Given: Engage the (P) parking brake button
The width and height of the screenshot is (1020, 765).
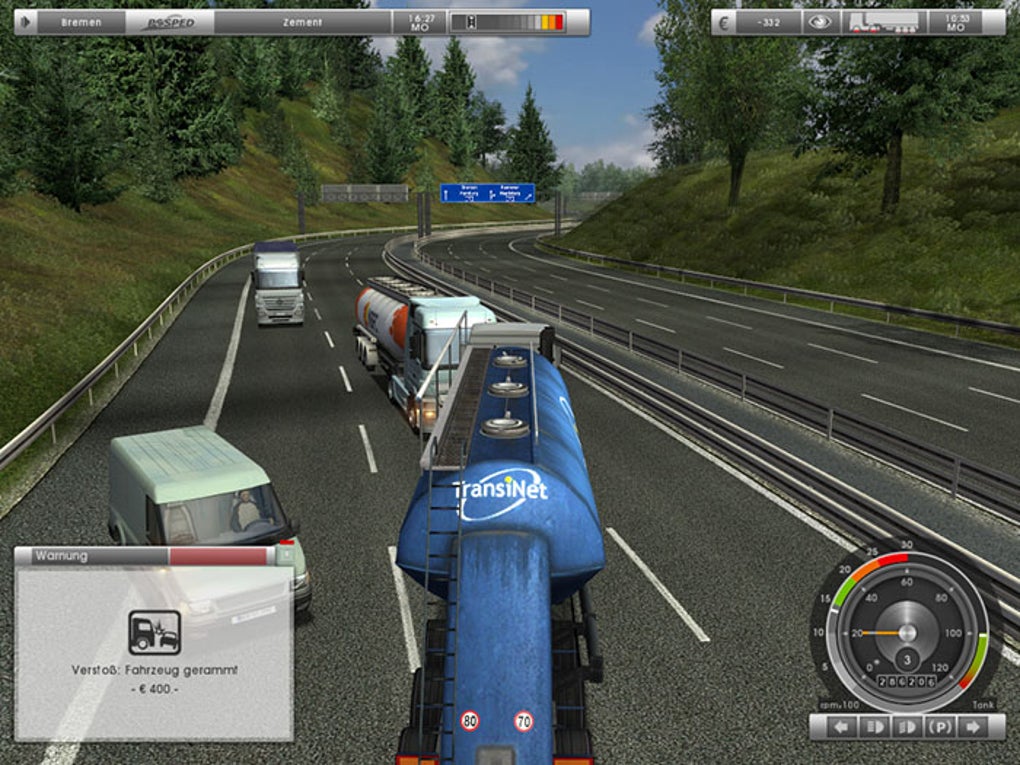Looking at the screenshot, I should [939, 727].
